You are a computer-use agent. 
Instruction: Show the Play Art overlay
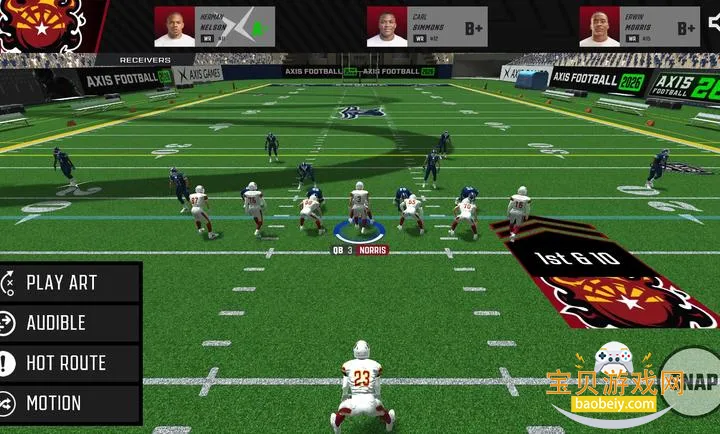pyautogui.click(x=70, y=282)
